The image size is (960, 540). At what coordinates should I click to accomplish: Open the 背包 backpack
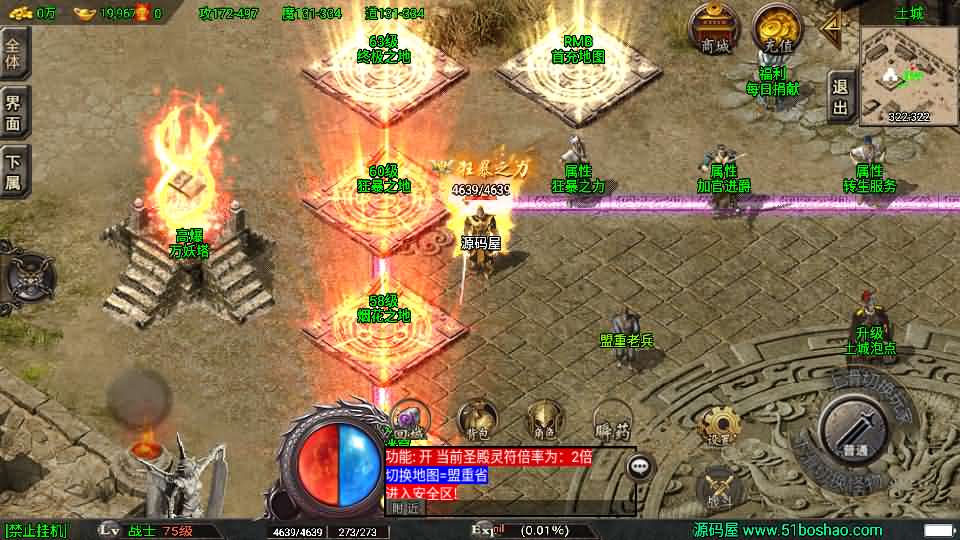(x=475, y=422)
